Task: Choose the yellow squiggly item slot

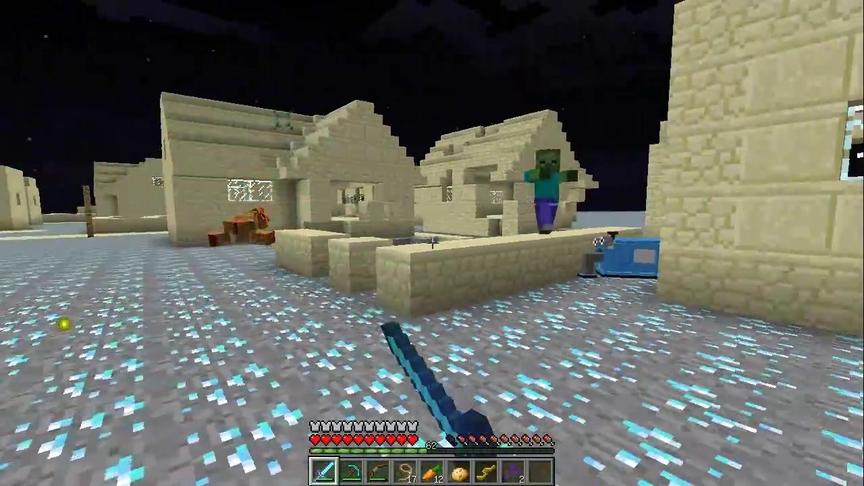Action: click(x=486, y=472)
